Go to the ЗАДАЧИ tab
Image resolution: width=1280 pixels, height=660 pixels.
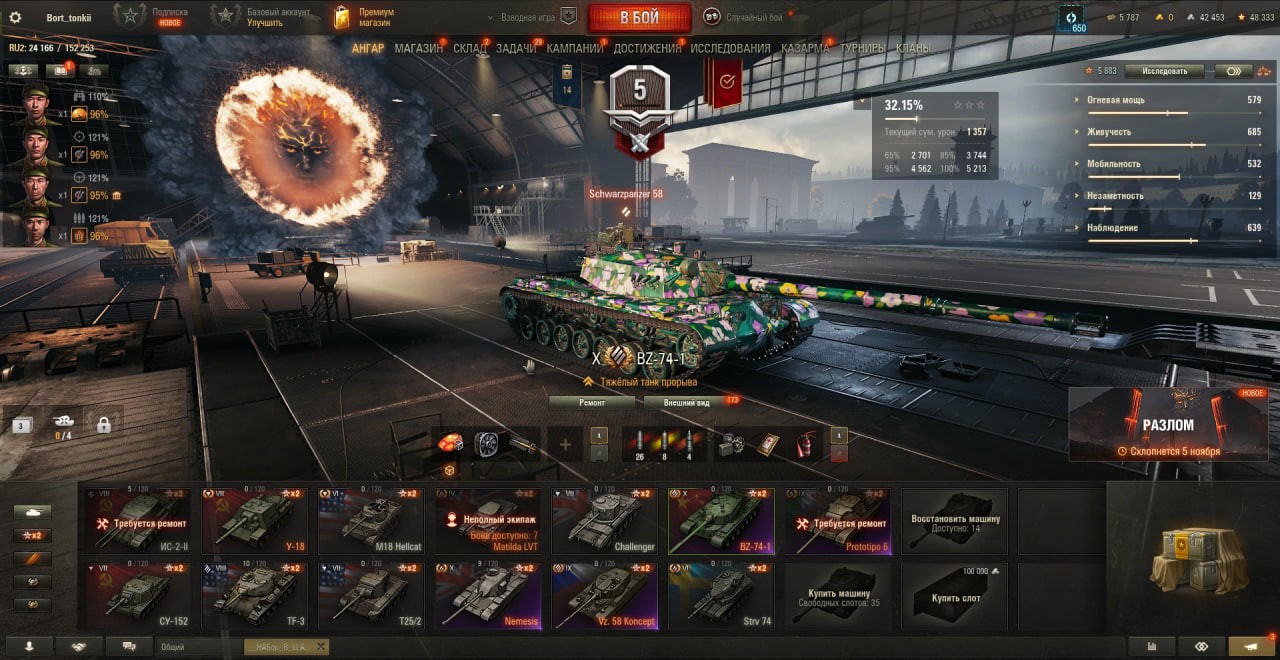click(516, 48)
